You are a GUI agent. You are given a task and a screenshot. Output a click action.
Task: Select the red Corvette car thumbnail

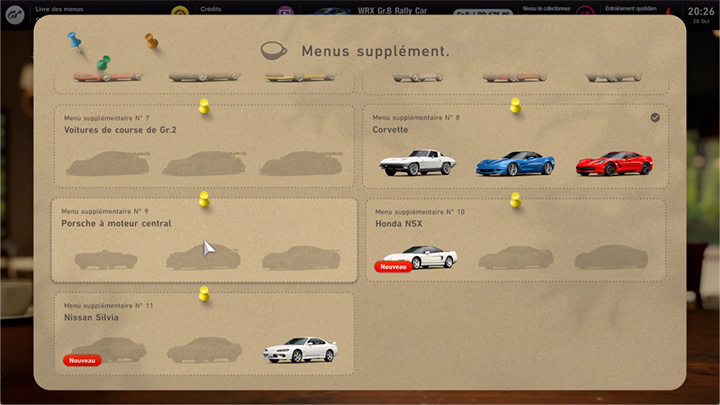pos(614,163)
